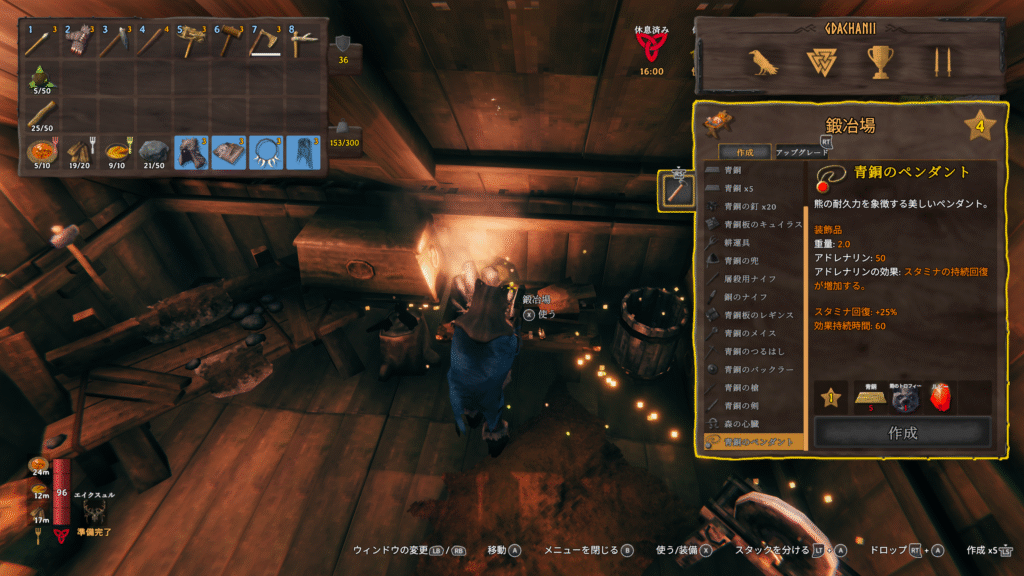
Task: Click the equipped tooth necklace slot
Action: click(266, 152)
